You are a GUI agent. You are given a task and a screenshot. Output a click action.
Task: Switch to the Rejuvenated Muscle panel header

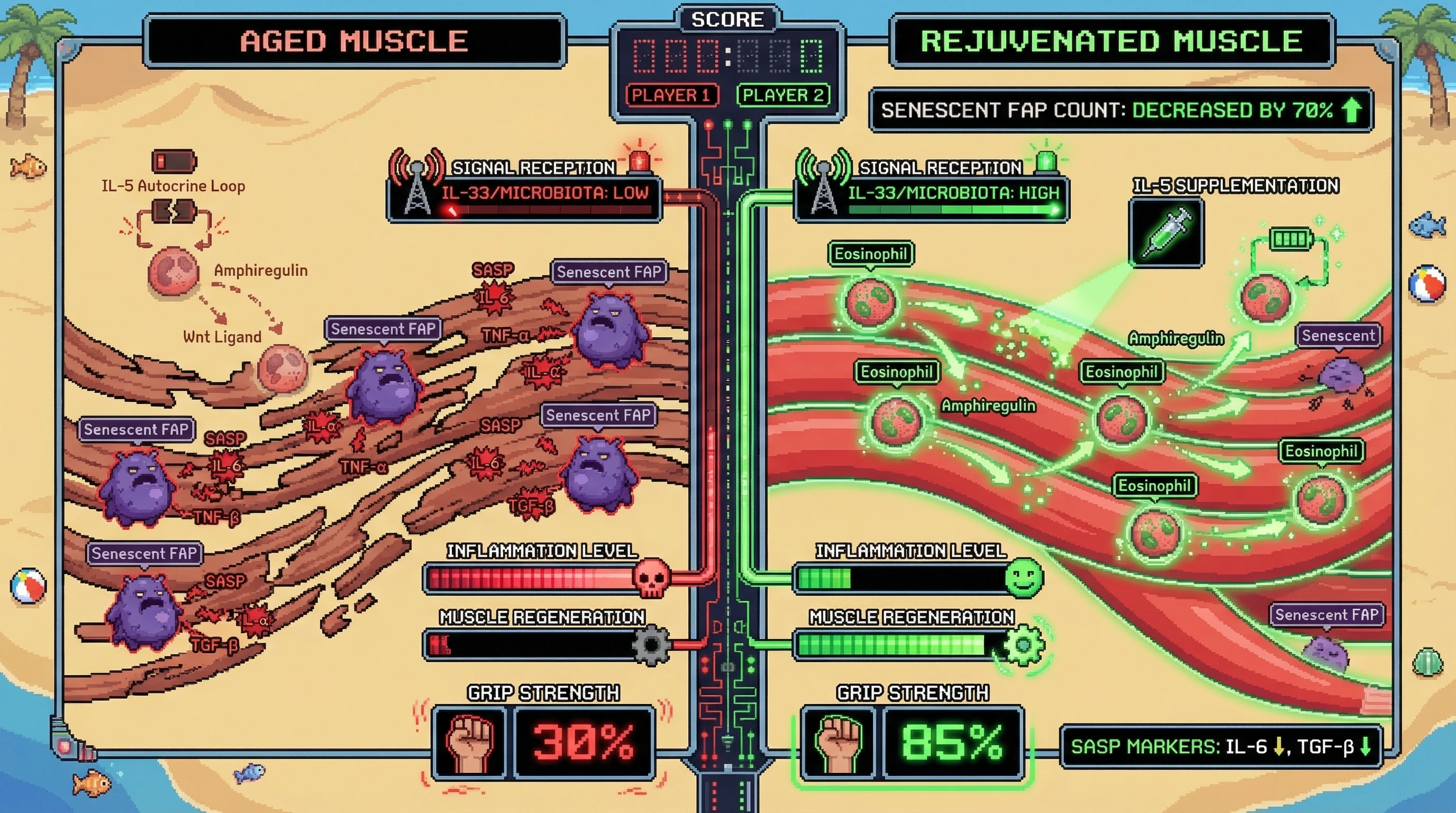click(x=1112, y=41)
